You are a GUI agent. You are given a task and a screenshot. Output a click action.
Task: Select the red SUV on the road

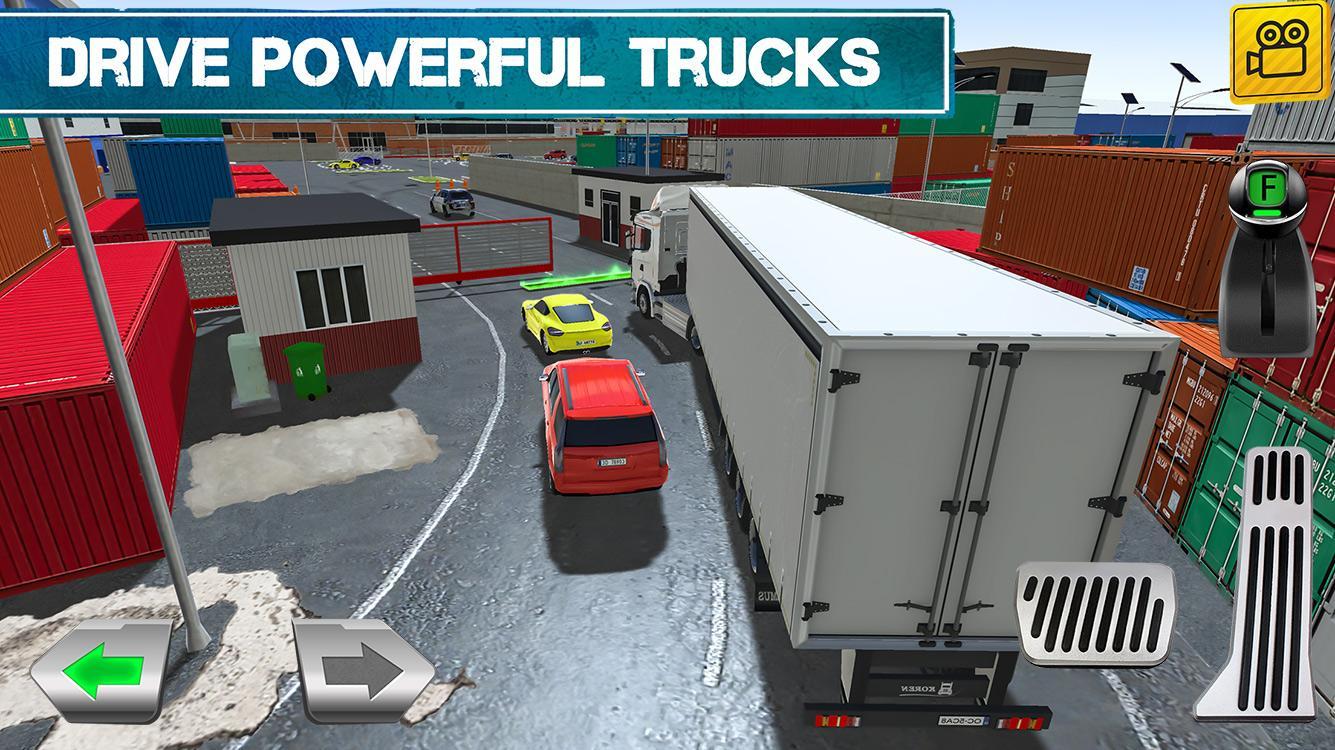click(x=598, y=428)
